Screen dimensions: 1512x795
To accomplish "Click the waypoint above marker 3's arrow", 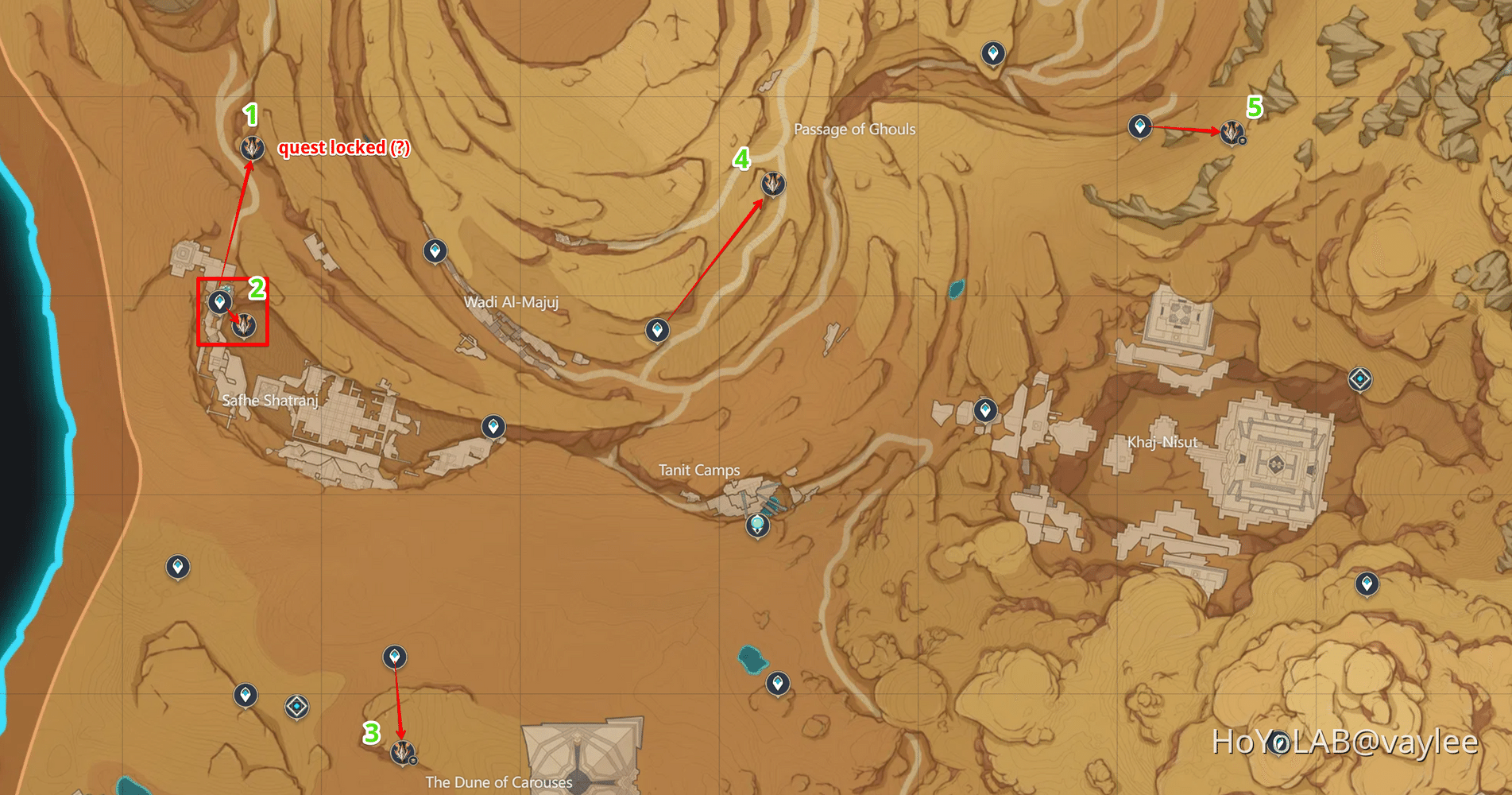I will pyautogui.click(x=395, y=657).
